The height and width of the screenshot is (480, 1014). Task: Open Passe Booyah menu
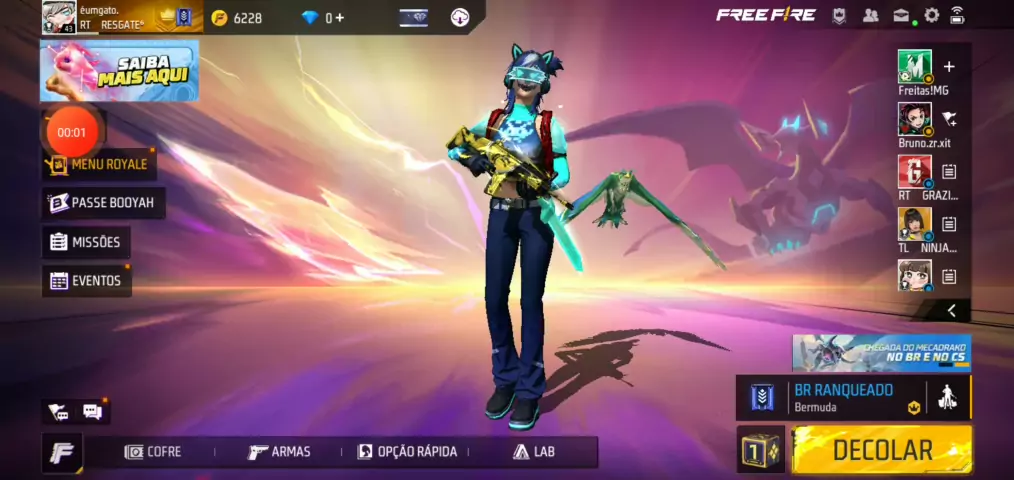[104, 203]
